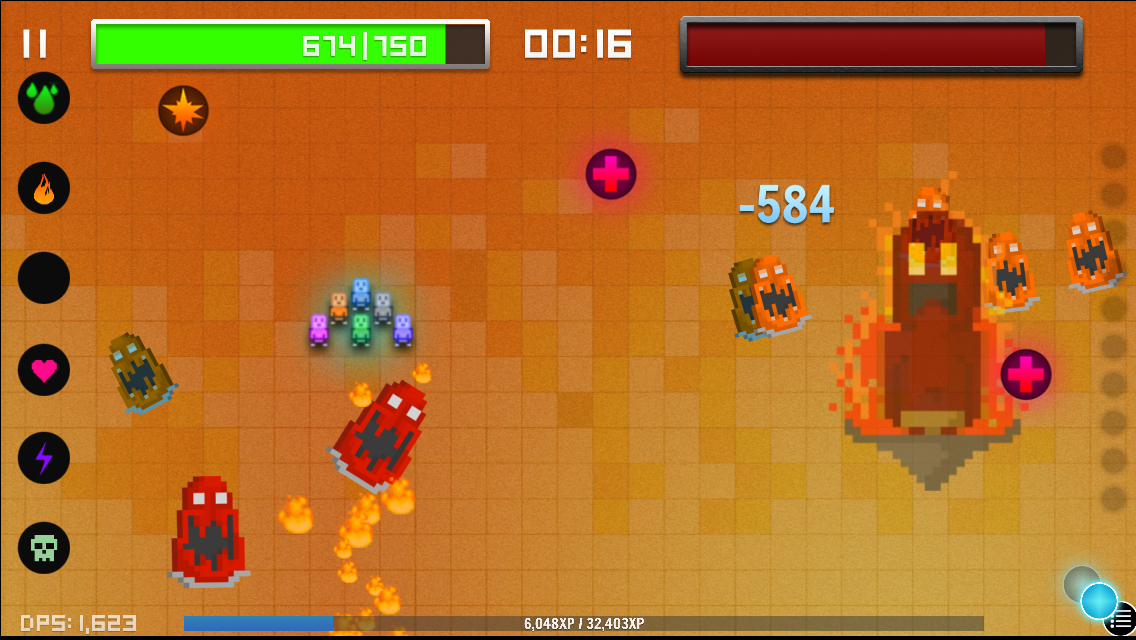Screen dimensions: 1136x640
Task: Activate the green skull ability
Action: 44,548
